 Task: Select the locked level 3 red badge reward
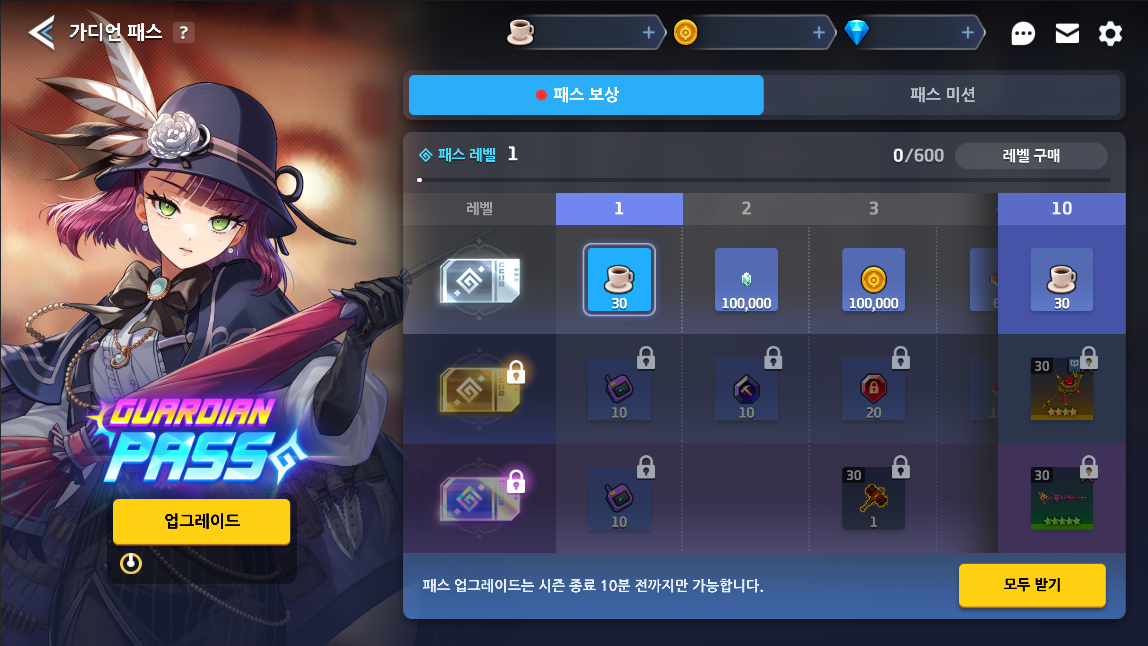[873, 389]
